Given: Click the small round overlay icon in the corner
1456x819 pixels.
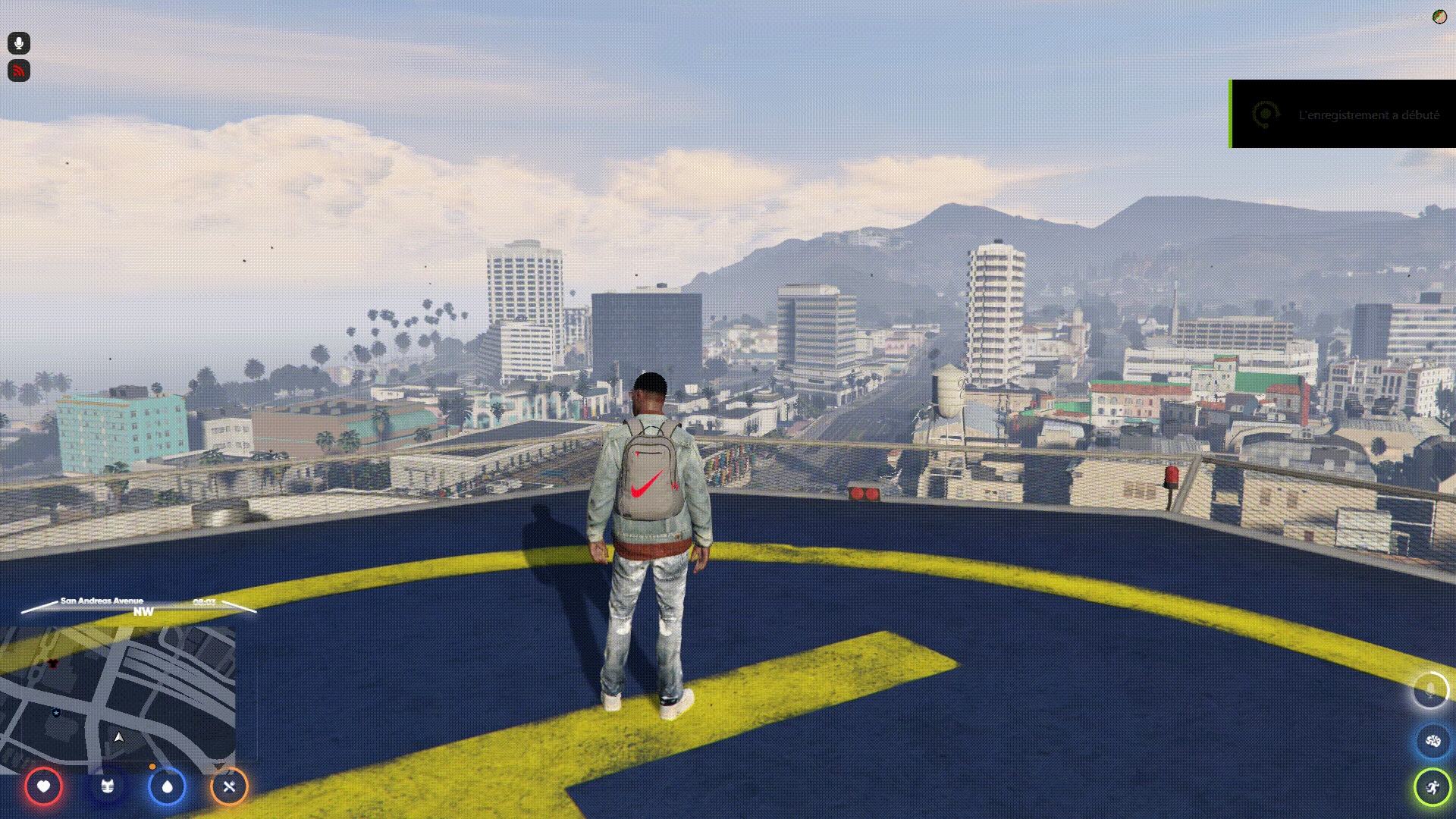Looking at the screenshot, I should [x=1439, y=17].
